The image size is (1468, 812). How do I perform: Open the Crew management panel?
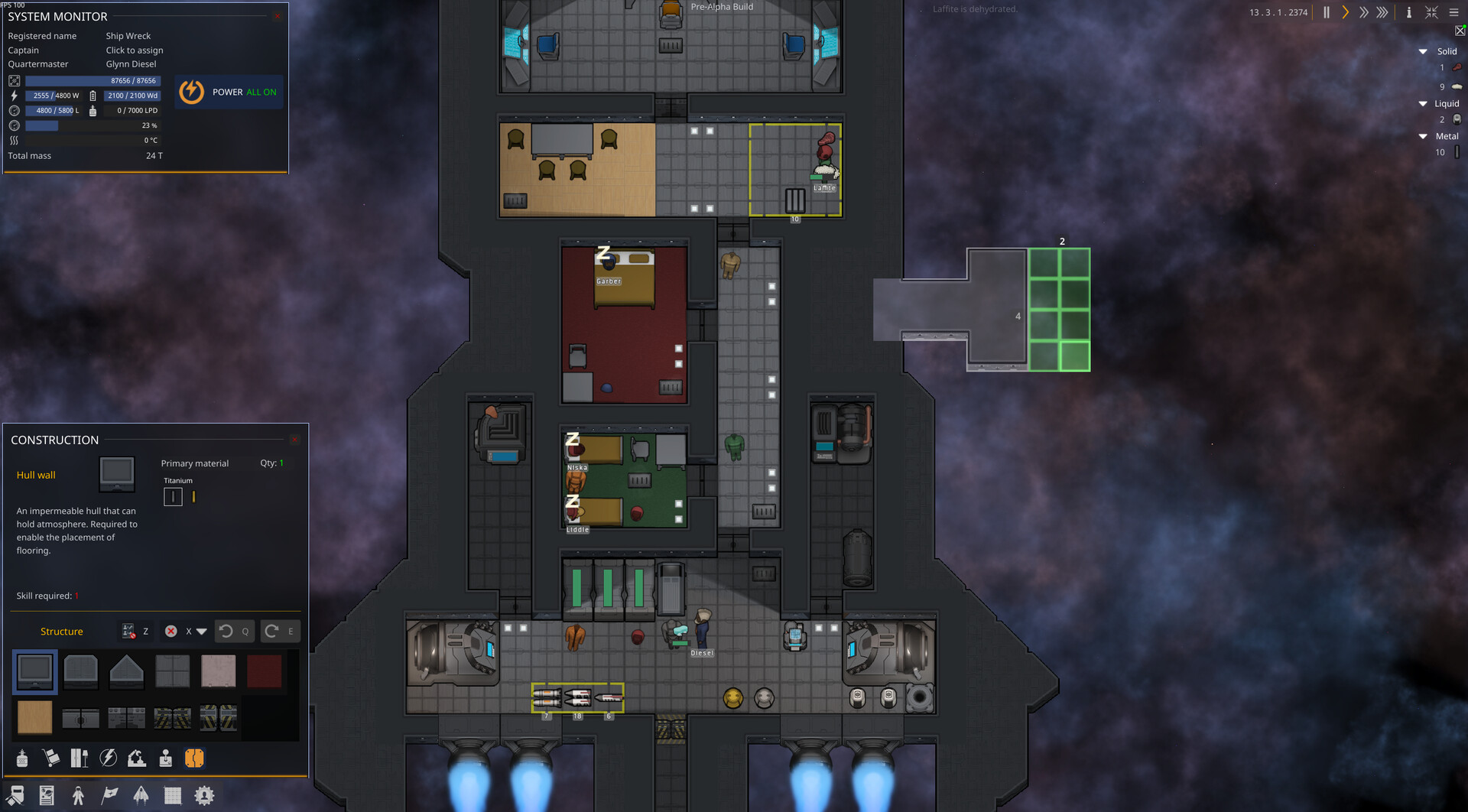(80, 795)
